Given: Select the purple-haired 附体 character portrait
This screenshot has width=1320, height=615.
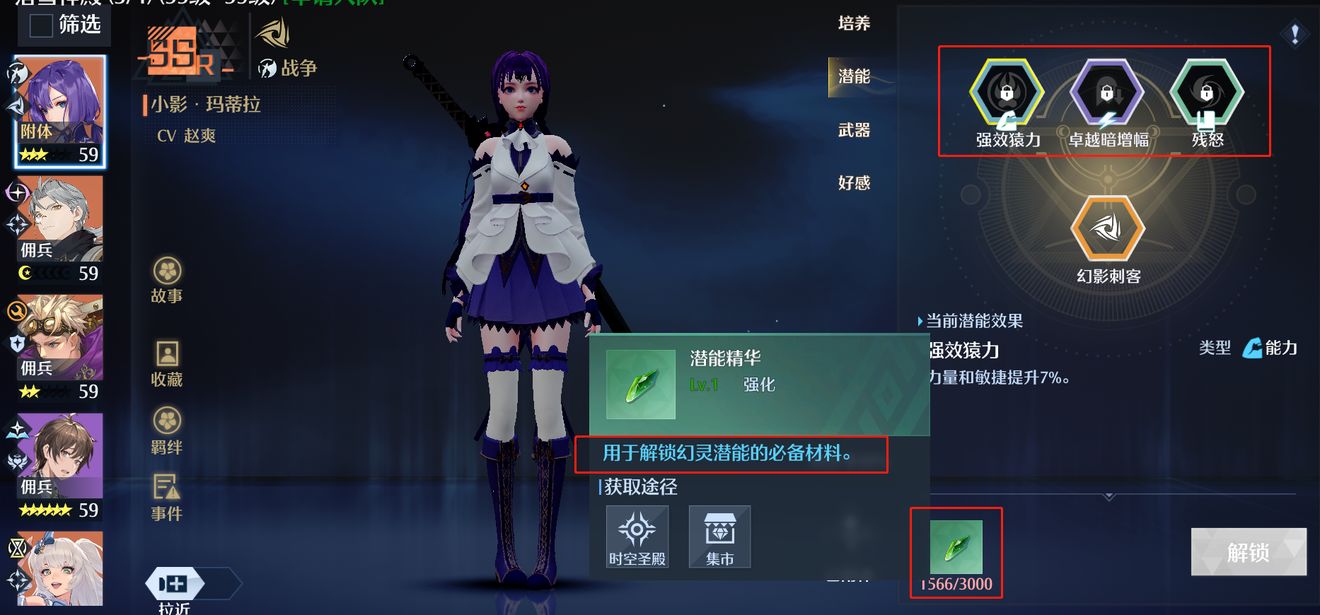Looking at the screenshot, I should [x=60, y=110].
